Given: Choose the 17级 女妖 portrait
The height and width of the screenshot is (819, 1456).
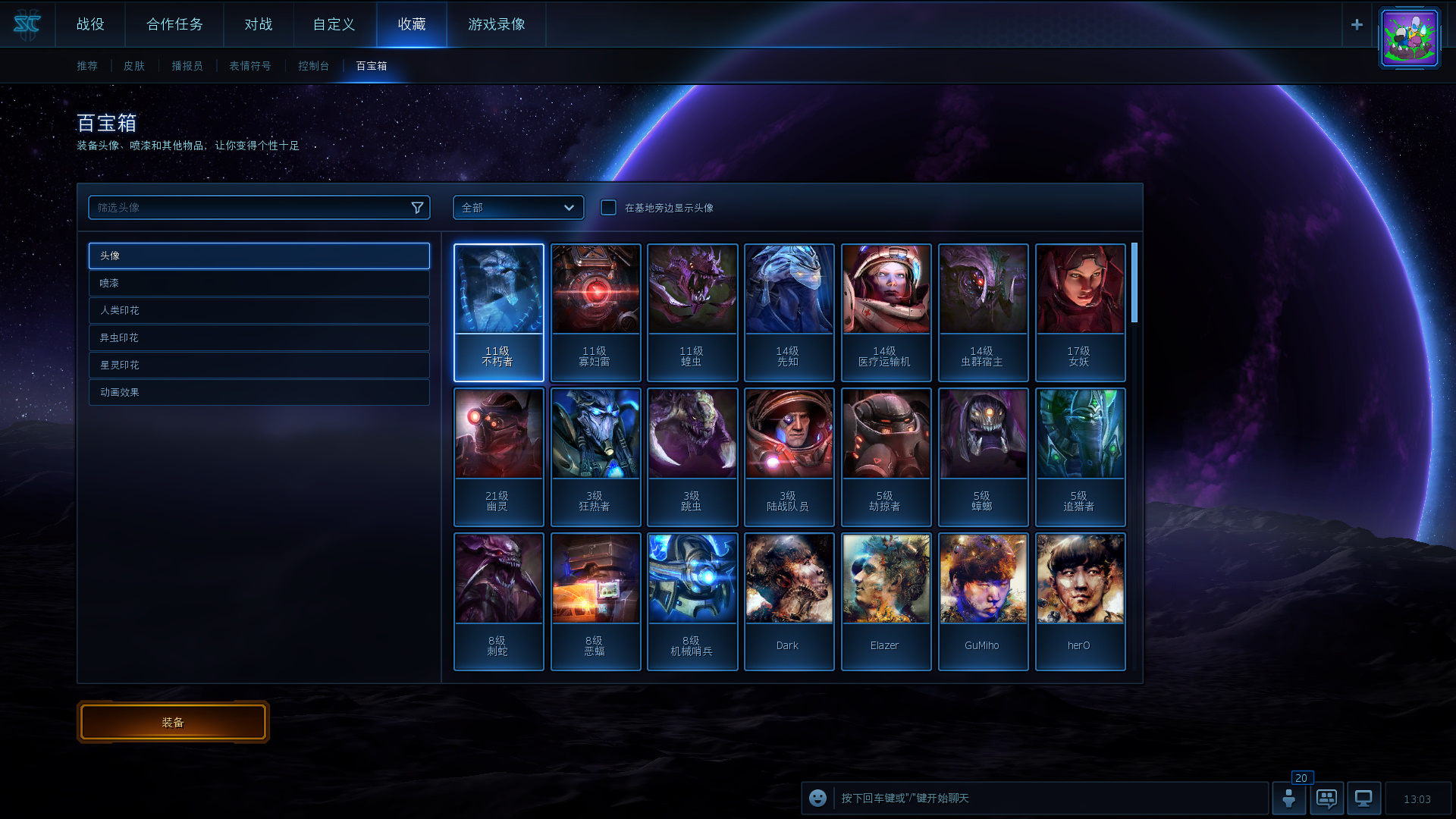Looking at the screenshot, I should pos(1080,312).
